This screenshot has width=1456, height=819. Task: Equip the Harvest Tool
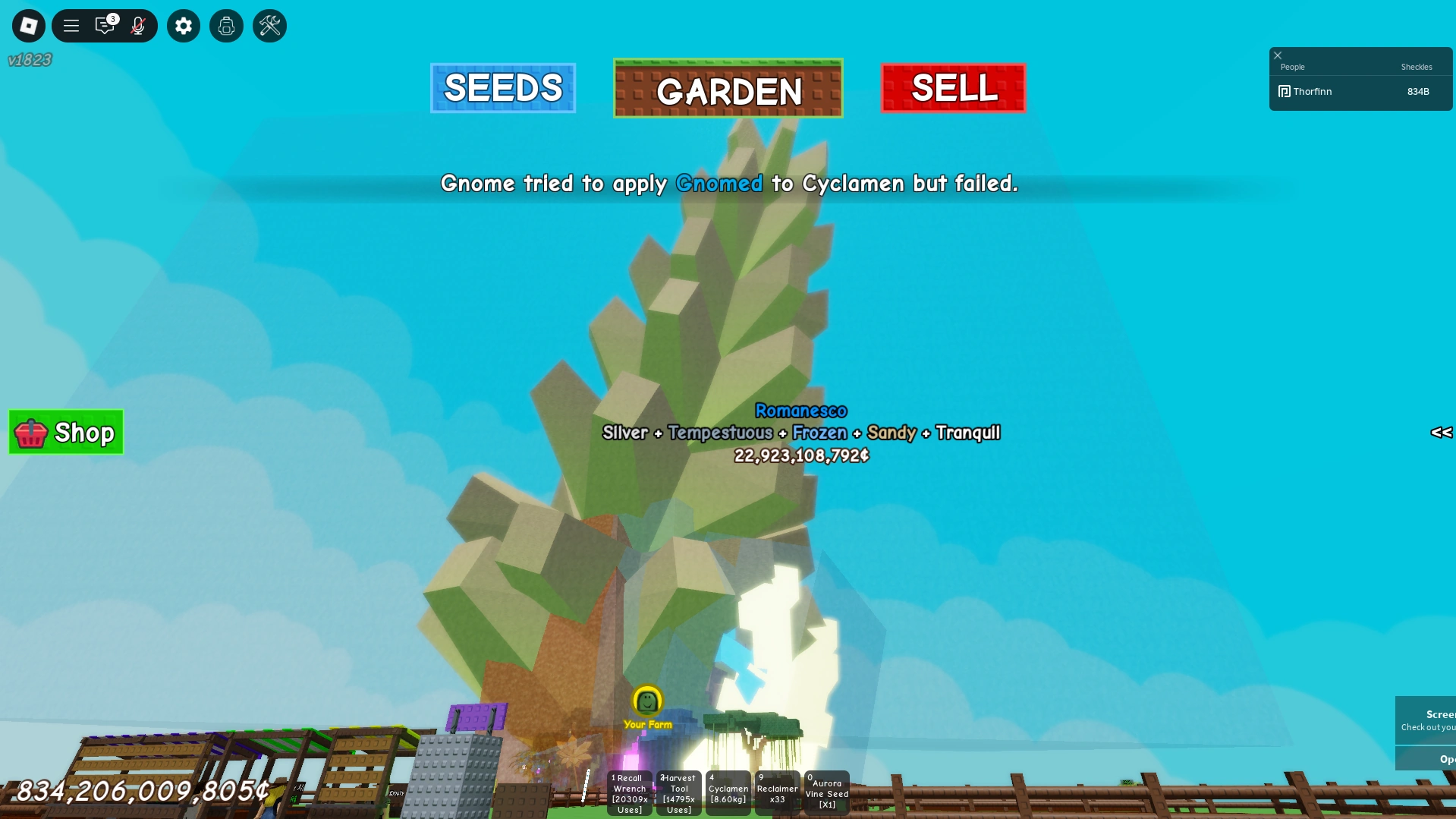click(x=678, y=792)
